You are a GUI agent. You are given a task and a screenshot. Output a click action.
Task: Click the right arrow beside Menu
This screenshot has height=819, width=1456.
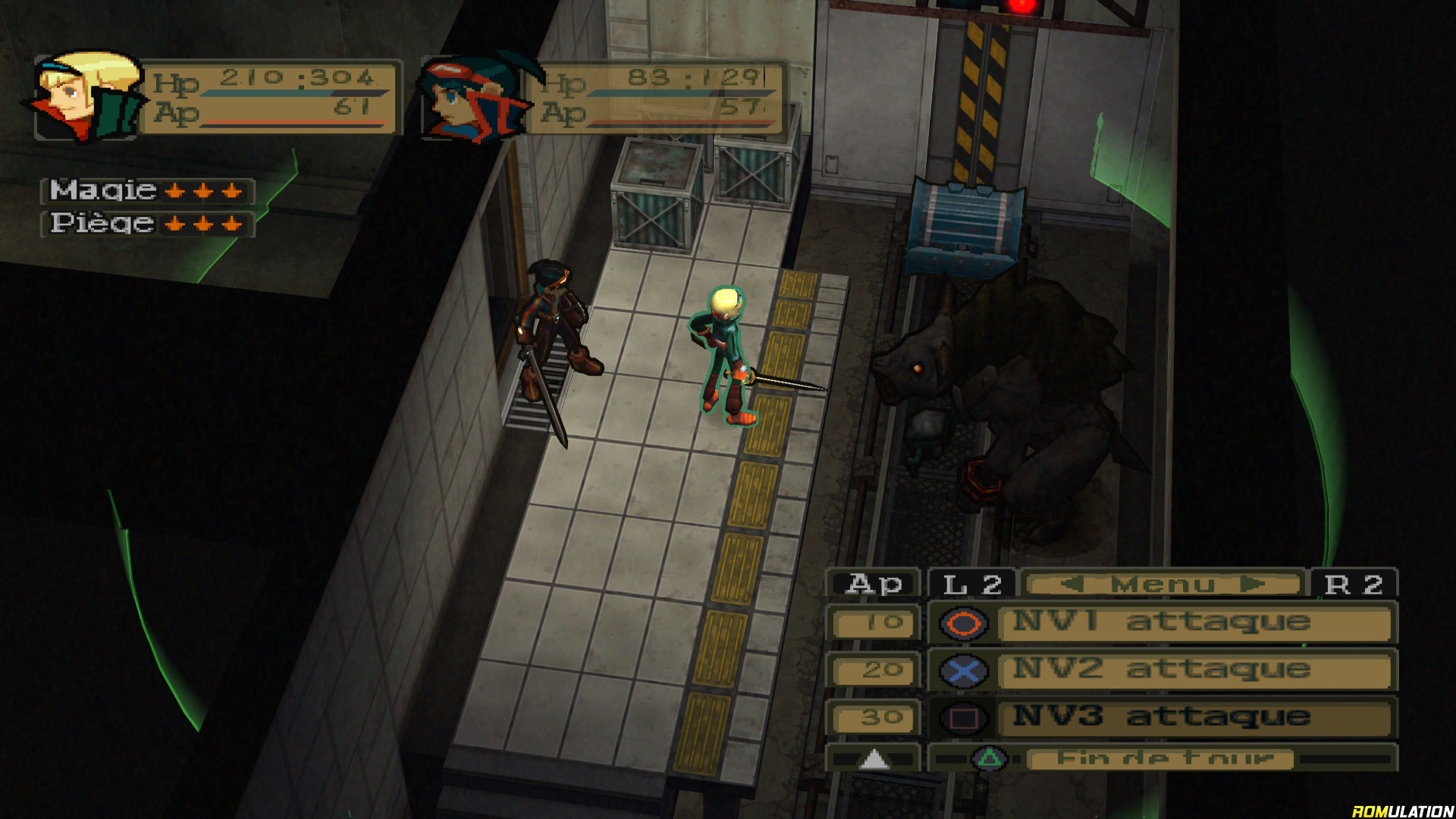click(x=1253, y=585)
